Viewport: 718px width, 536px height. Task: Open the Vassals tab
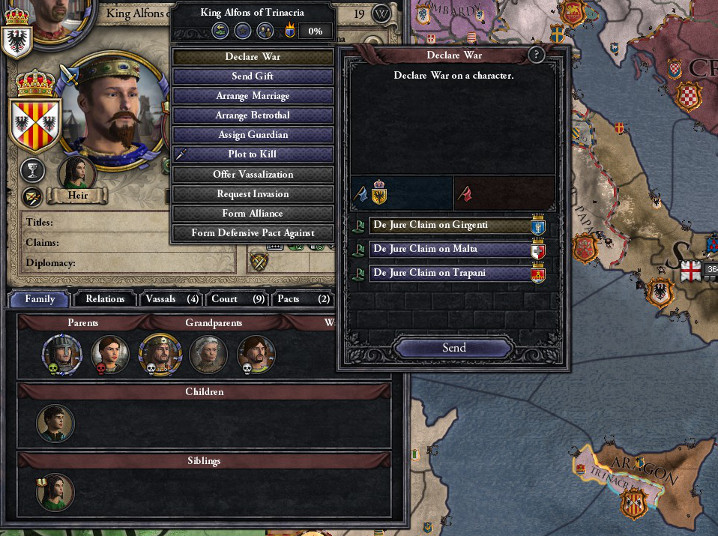click(172, 298)
